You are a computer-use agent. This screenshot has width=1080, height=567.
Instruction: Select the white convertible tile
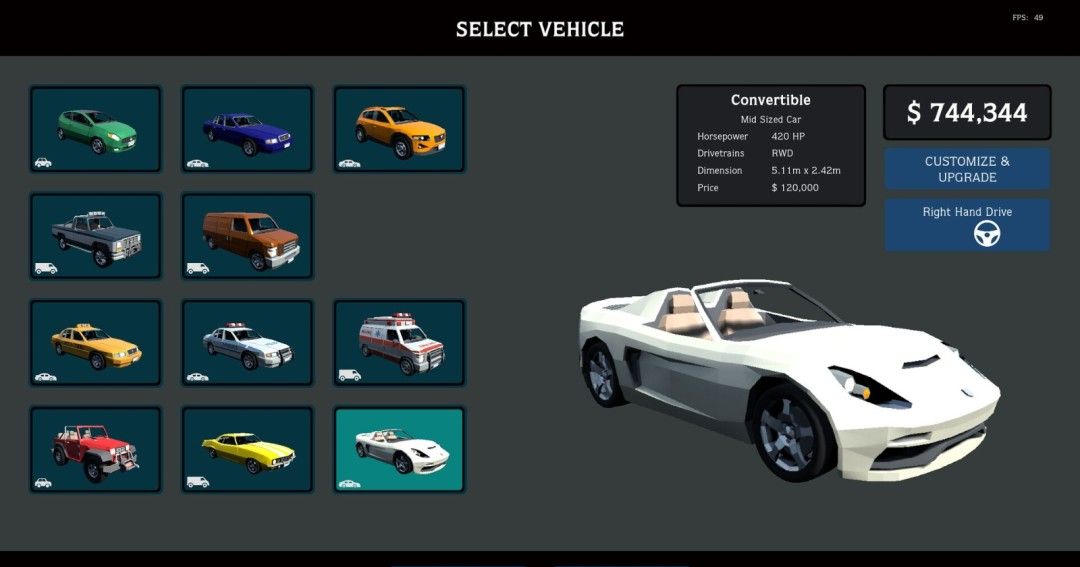tap(399, 450)
